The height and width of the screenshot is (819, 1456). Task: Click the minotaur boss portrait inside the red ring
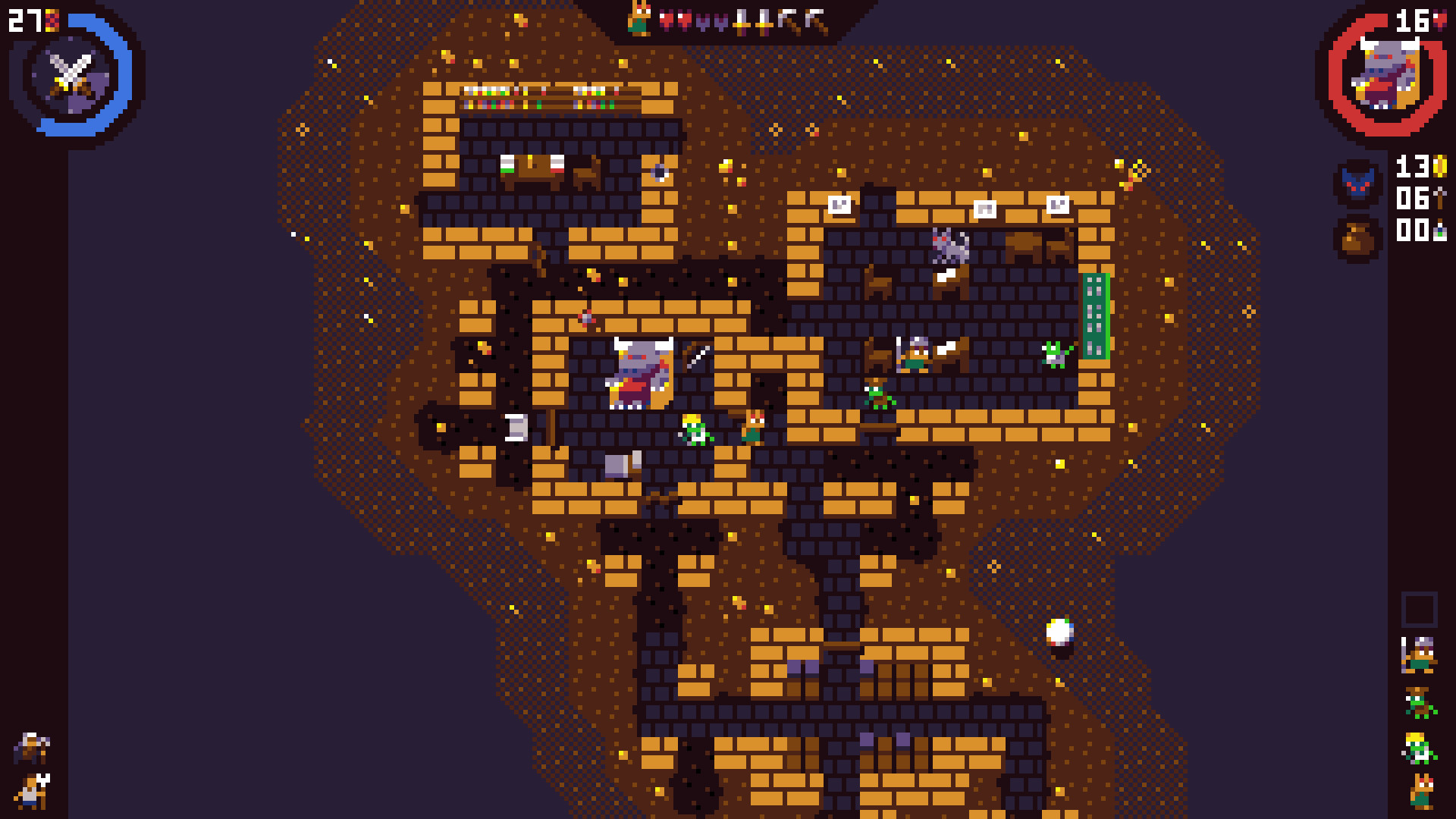pos(1386,72)
